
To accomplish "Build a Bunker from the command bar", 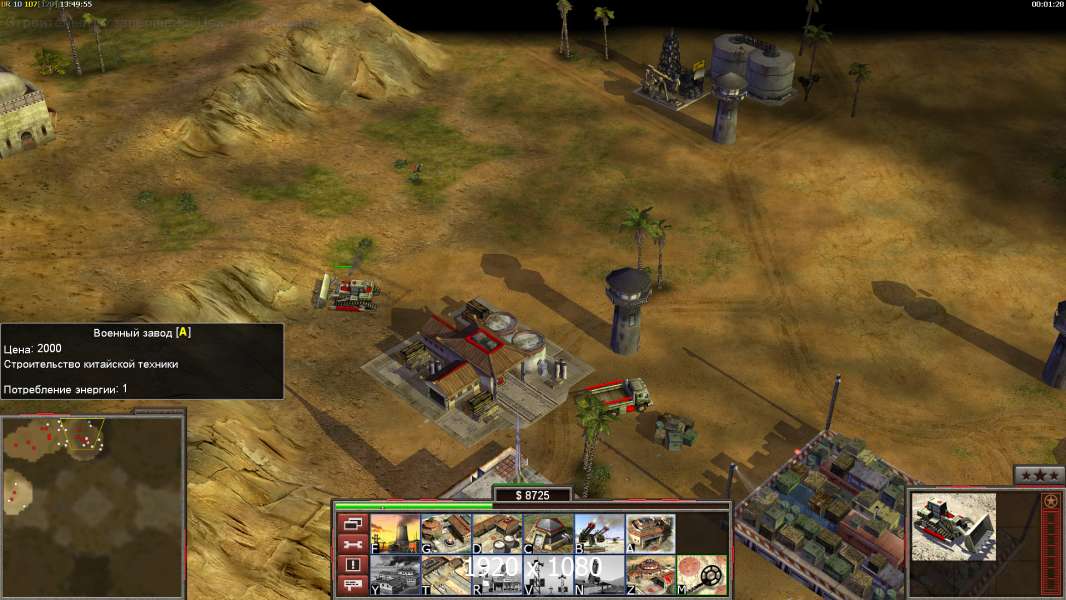I will 548,534.
